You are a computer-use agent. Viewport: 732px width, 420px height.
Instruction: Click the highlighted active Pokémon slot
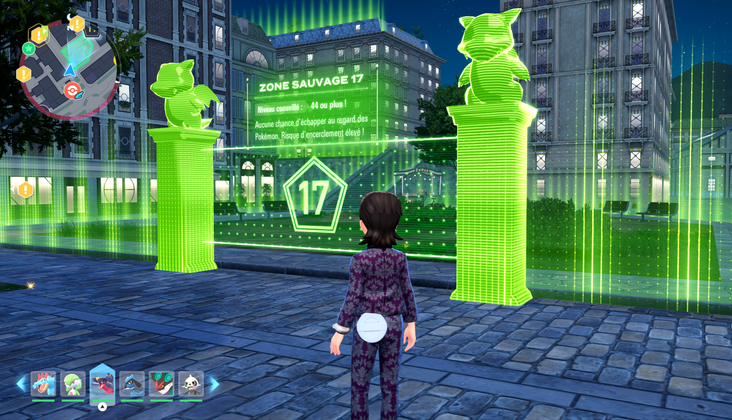103,383
